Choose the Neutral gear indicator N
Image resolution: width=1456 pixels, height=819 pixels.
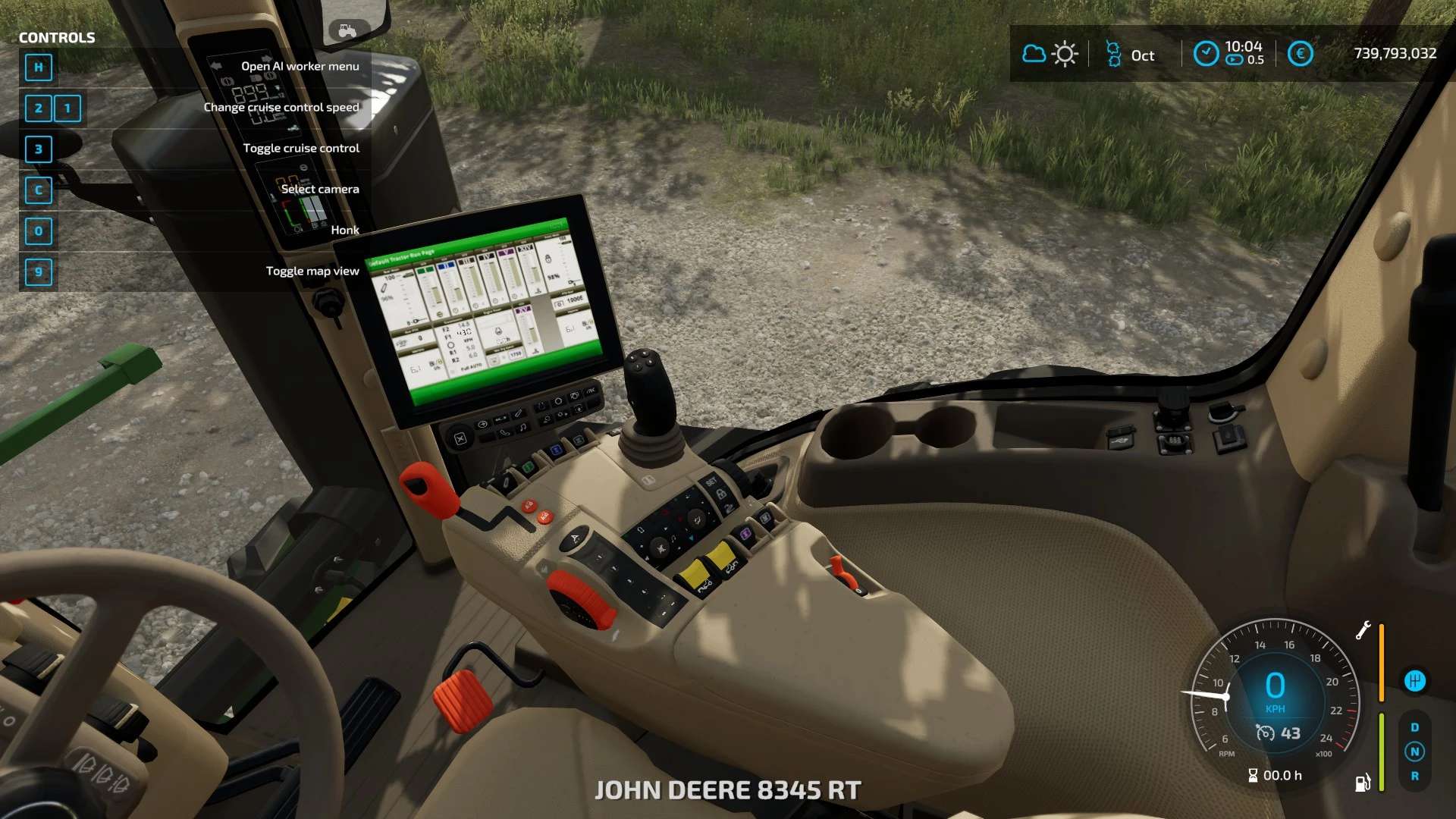point(1414,752)
